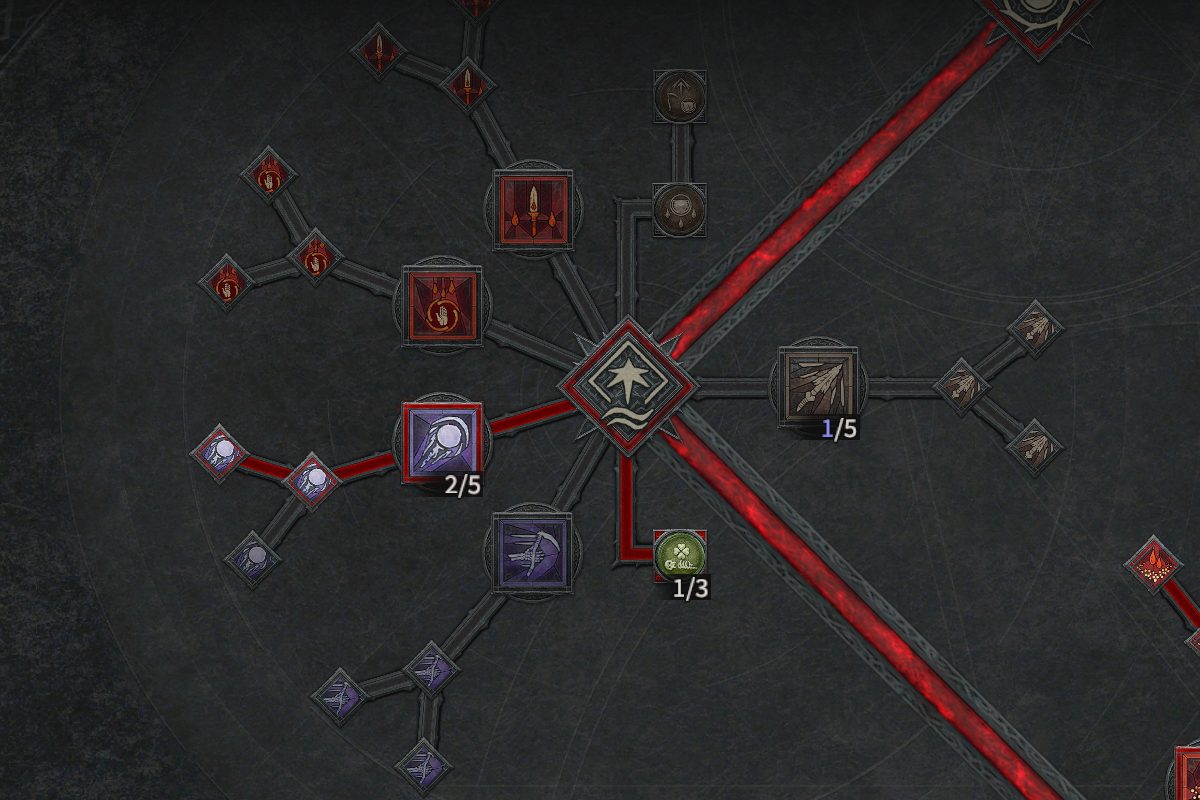Select the Enhanced Blight diamond beside Blight
Screen dimensions: 1200x800
(x=314, y=479)
